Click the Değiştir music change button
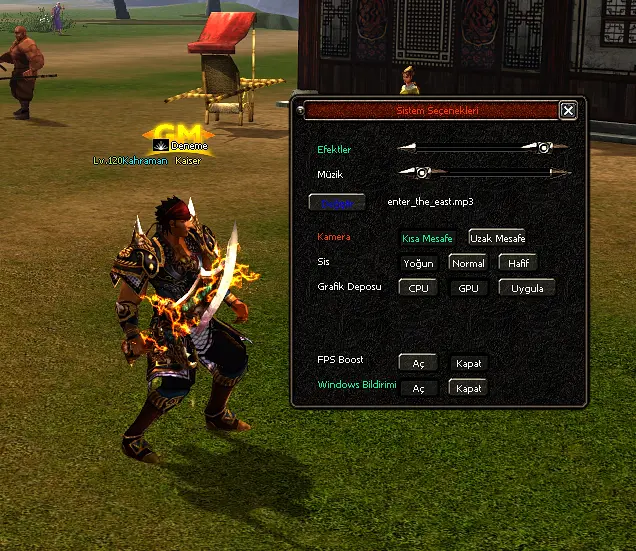The image size is (636, 551). (x=338, y=202)
